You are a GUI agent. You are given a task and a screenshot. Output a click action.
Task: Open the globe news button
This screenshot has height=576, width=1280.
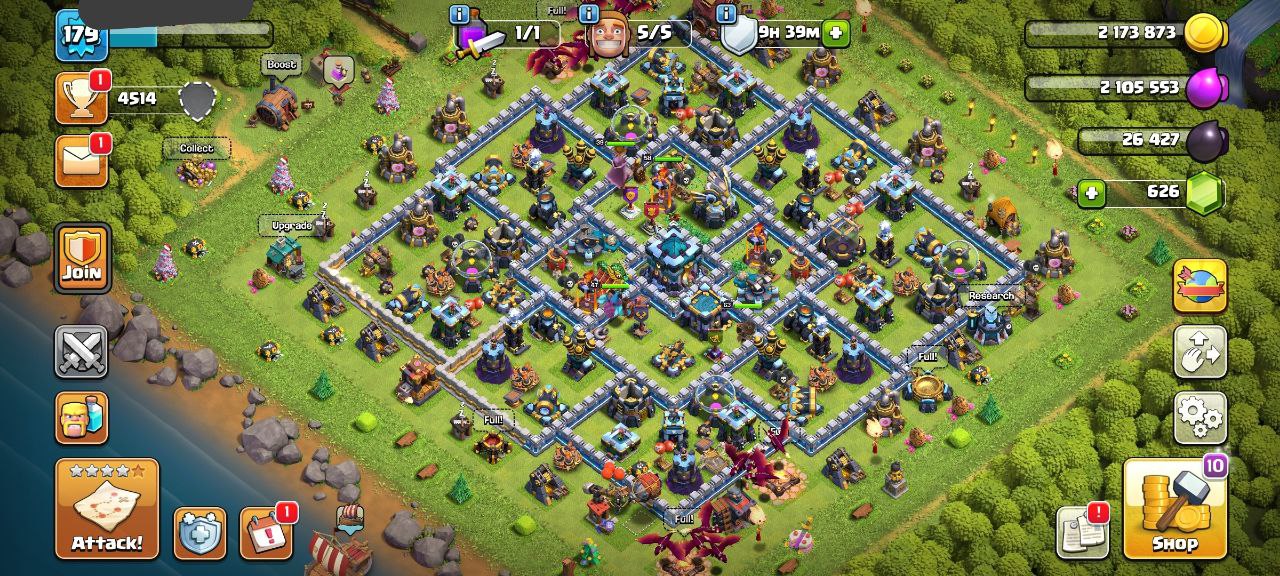(x=1200, y=286)
